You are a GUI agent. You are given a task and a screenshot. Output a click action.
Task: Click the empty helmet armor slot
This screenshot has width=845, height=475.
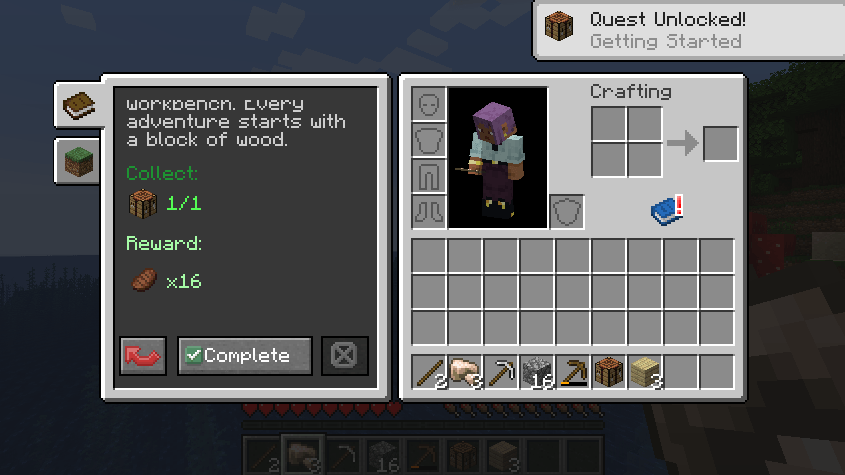[429, 104]
